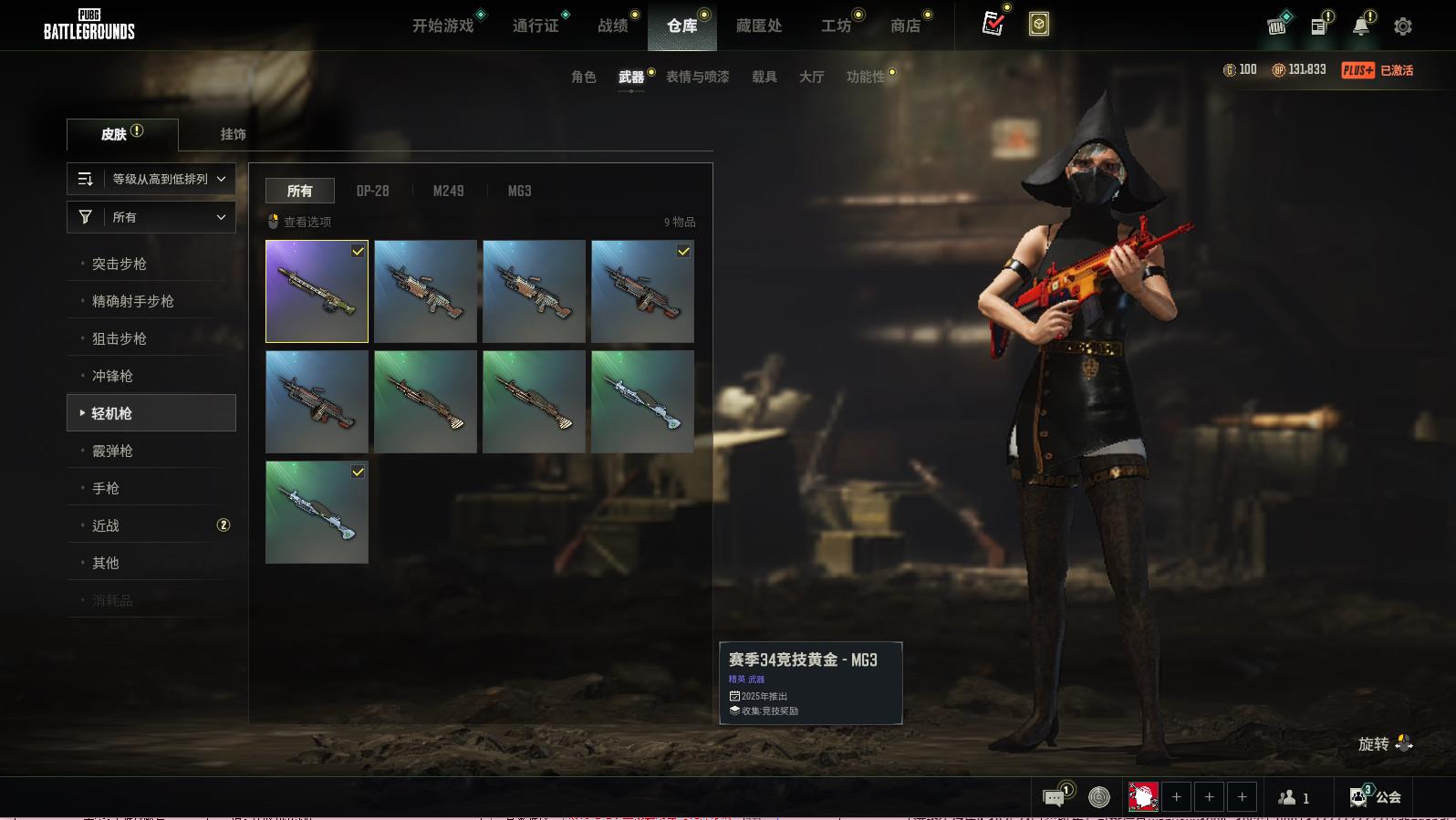Open the 所有 filter dropdown

coord(151,217)
